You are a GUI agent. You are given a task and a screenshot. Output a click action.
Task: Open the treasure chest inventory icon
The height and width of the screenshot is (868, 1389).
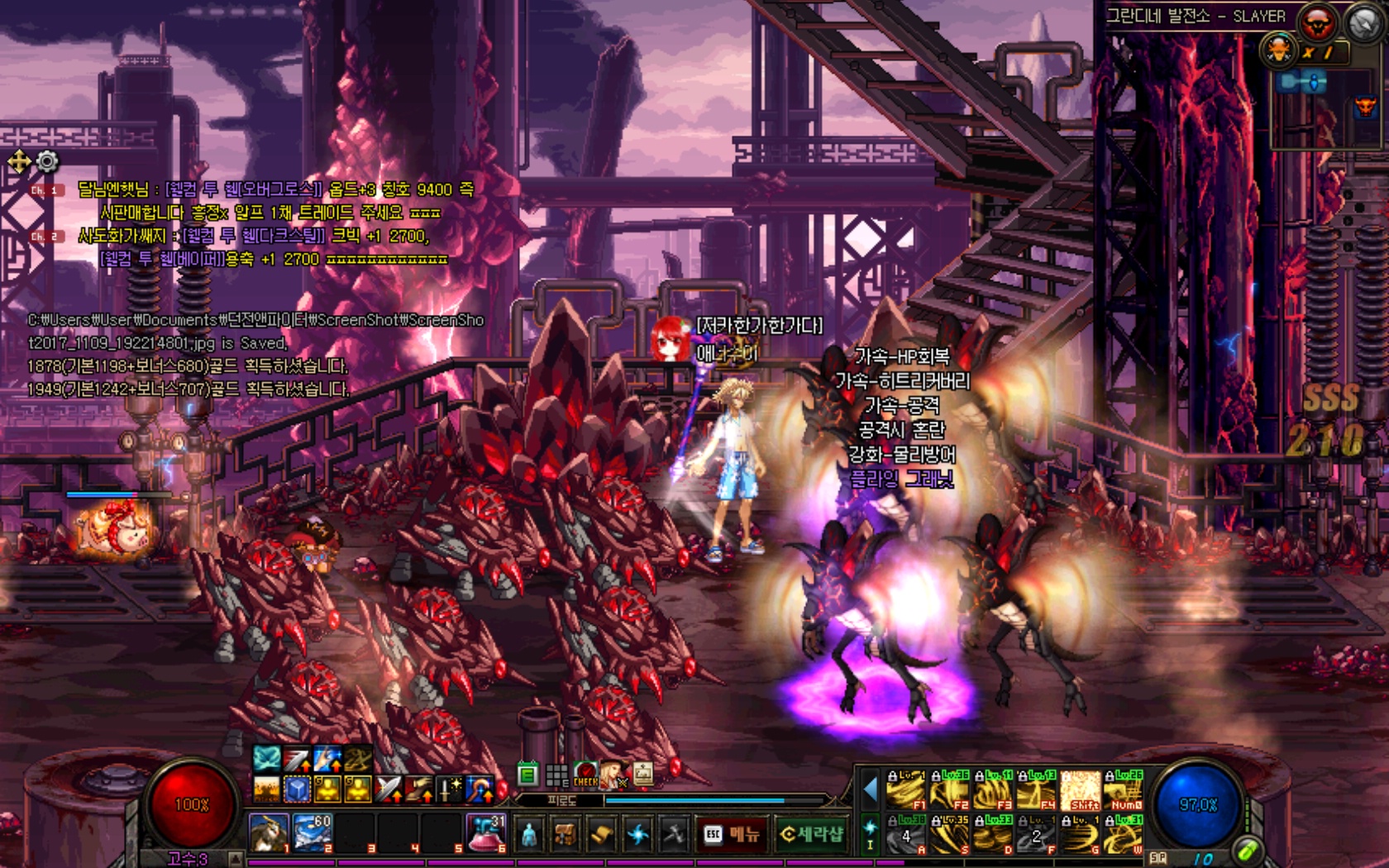point(565,835)
